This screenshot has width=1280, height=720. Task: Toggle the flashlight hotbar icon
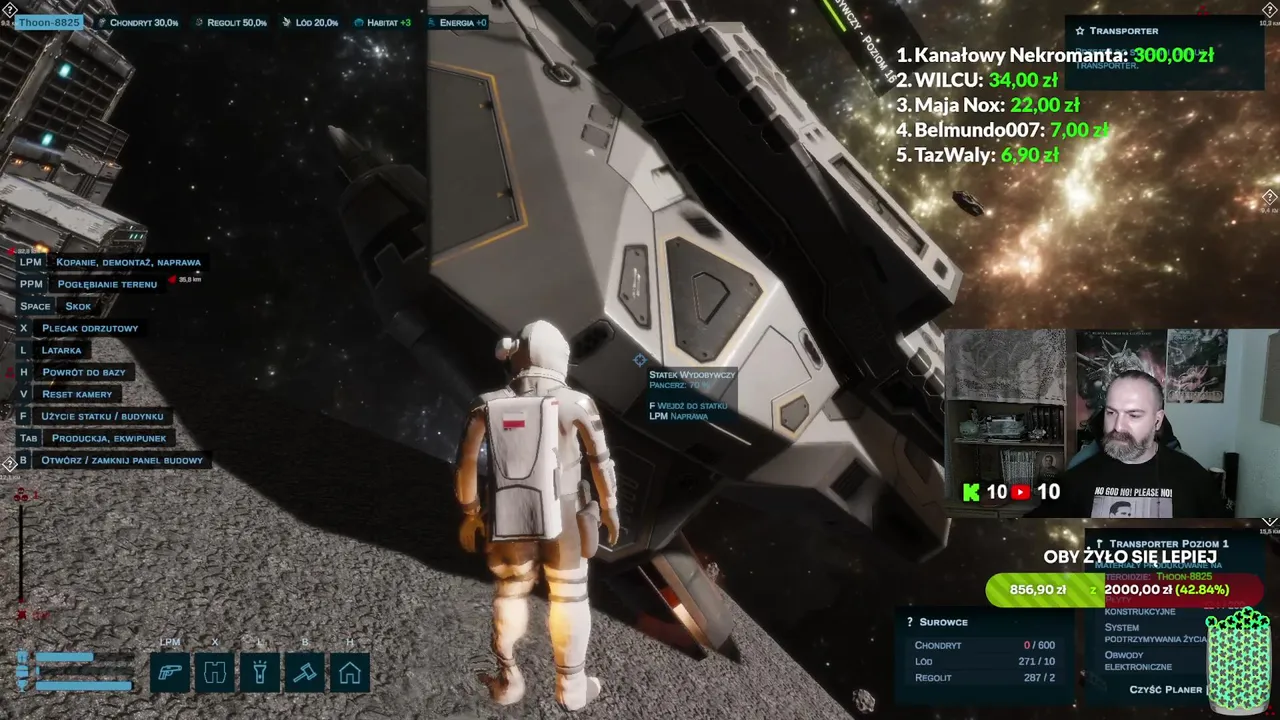pyautogui.click(x=260, y=673)
